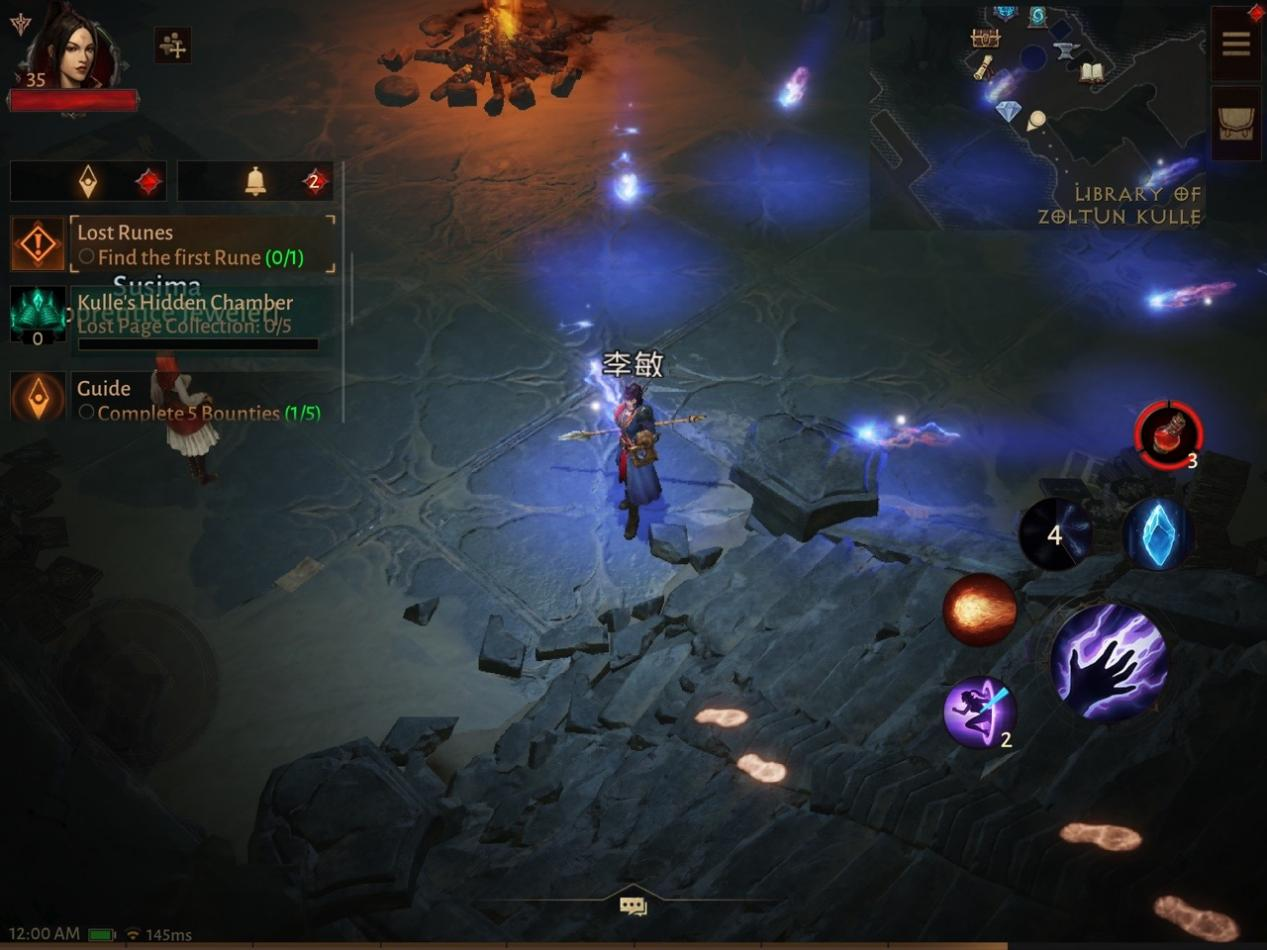The height and width of the screenshot is (950, 1267).
Task: Tap the skill on cooldown showing 4
Action: coord(1054,535)
